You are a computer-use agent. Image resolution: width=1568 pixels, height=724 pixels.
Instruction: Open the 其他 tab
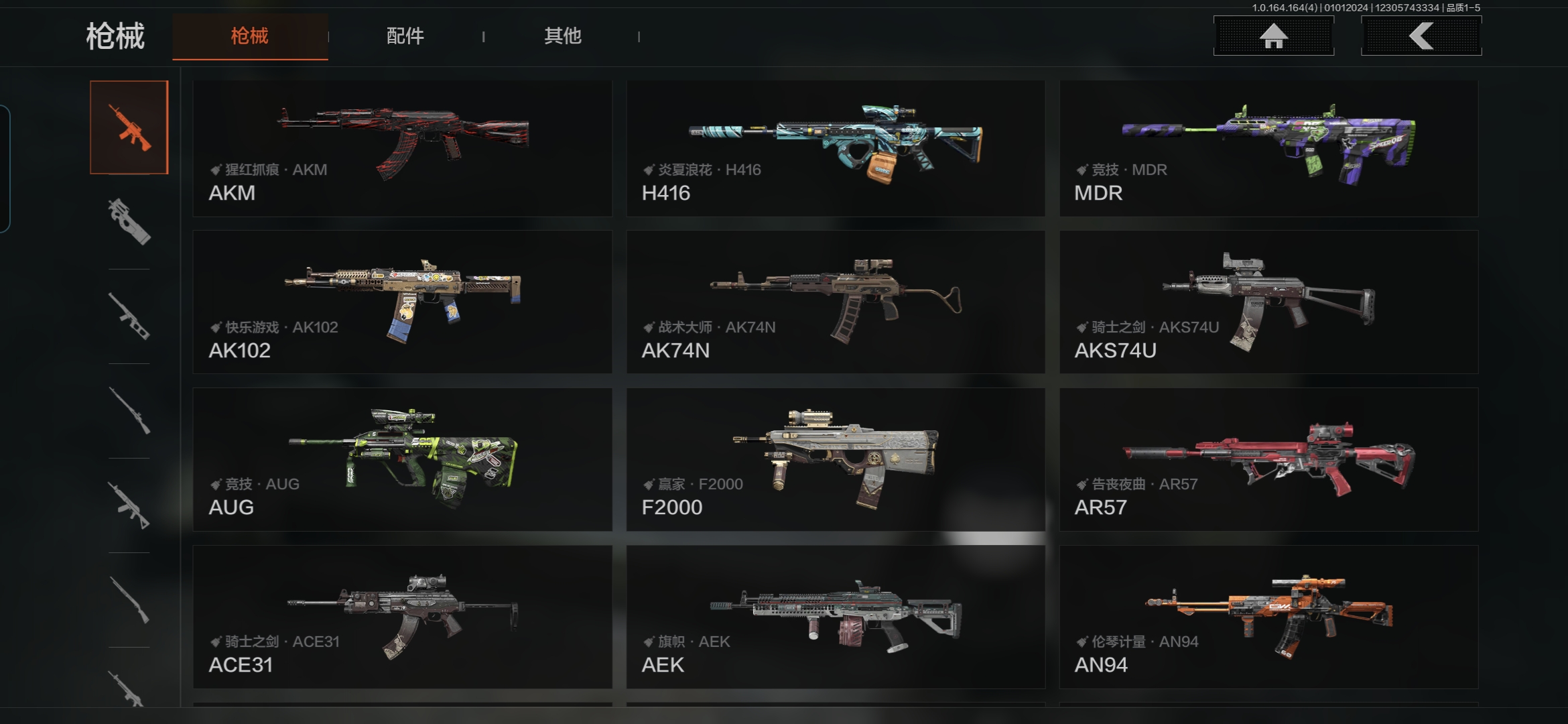(x=562, y=36)
